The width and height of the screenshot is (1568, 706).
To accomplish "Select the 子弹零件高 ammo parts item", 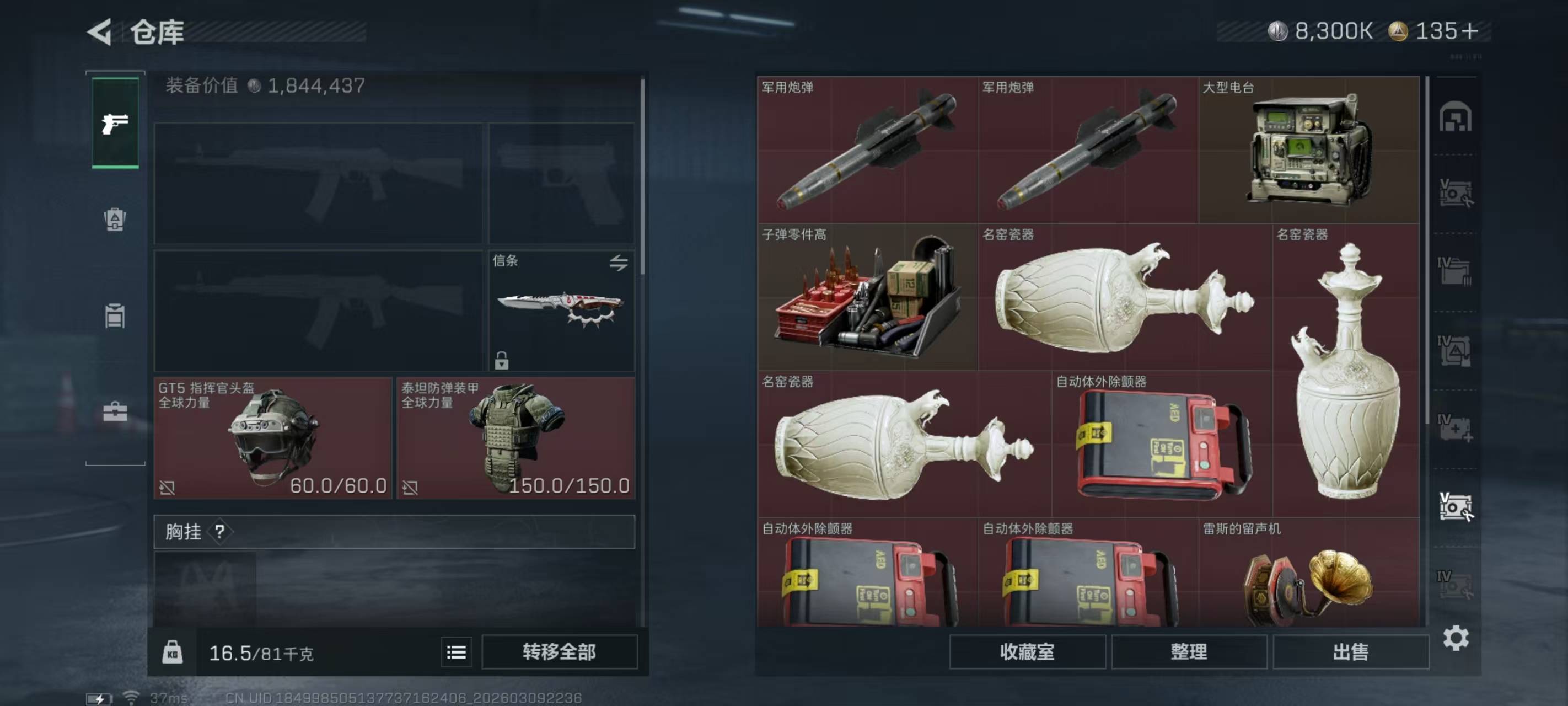I will pyautogui.click(x=867, y=297).
